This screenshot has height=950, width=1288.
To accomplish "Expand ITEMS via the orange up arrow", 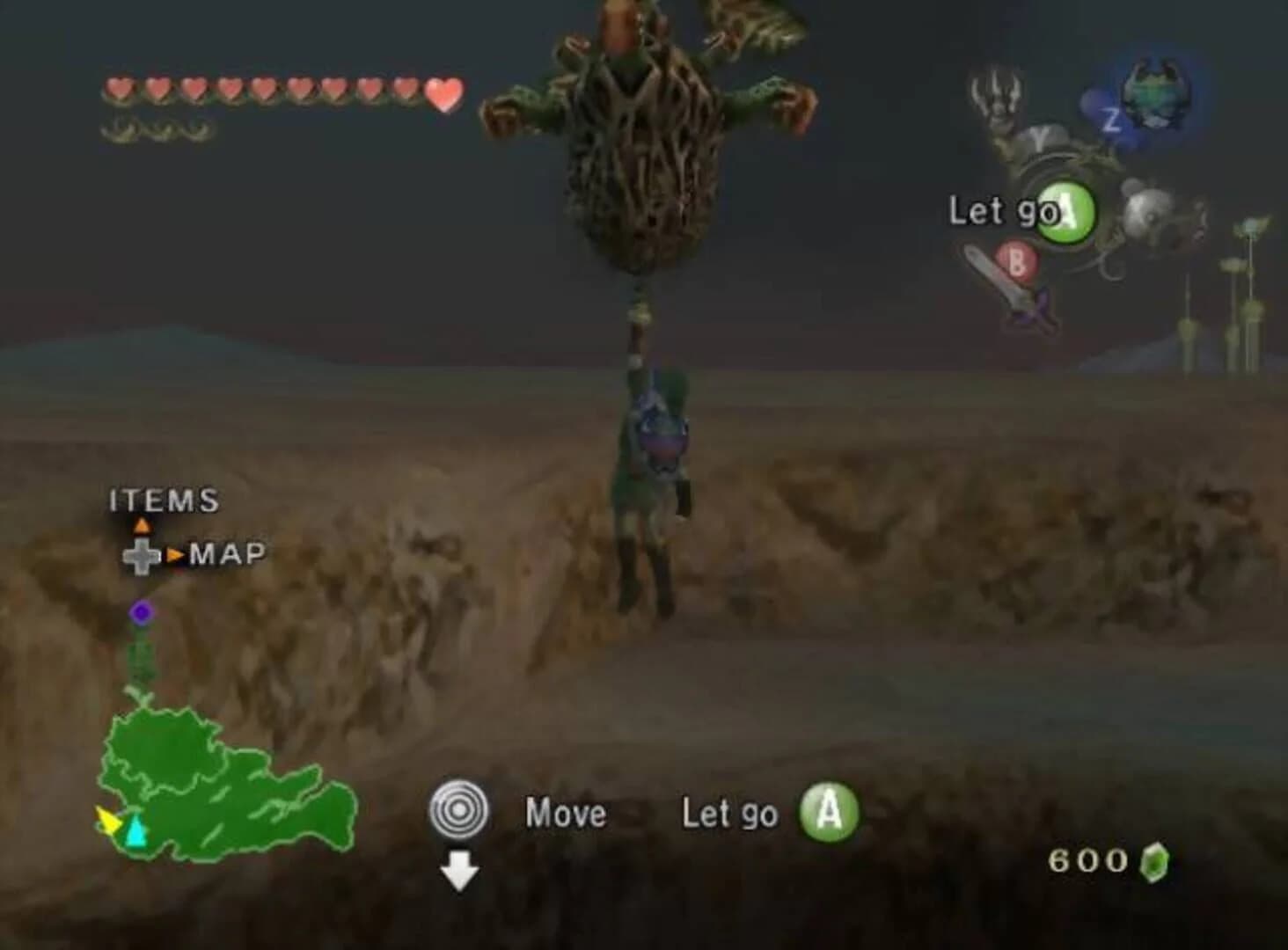I will (x=143, y=524).
